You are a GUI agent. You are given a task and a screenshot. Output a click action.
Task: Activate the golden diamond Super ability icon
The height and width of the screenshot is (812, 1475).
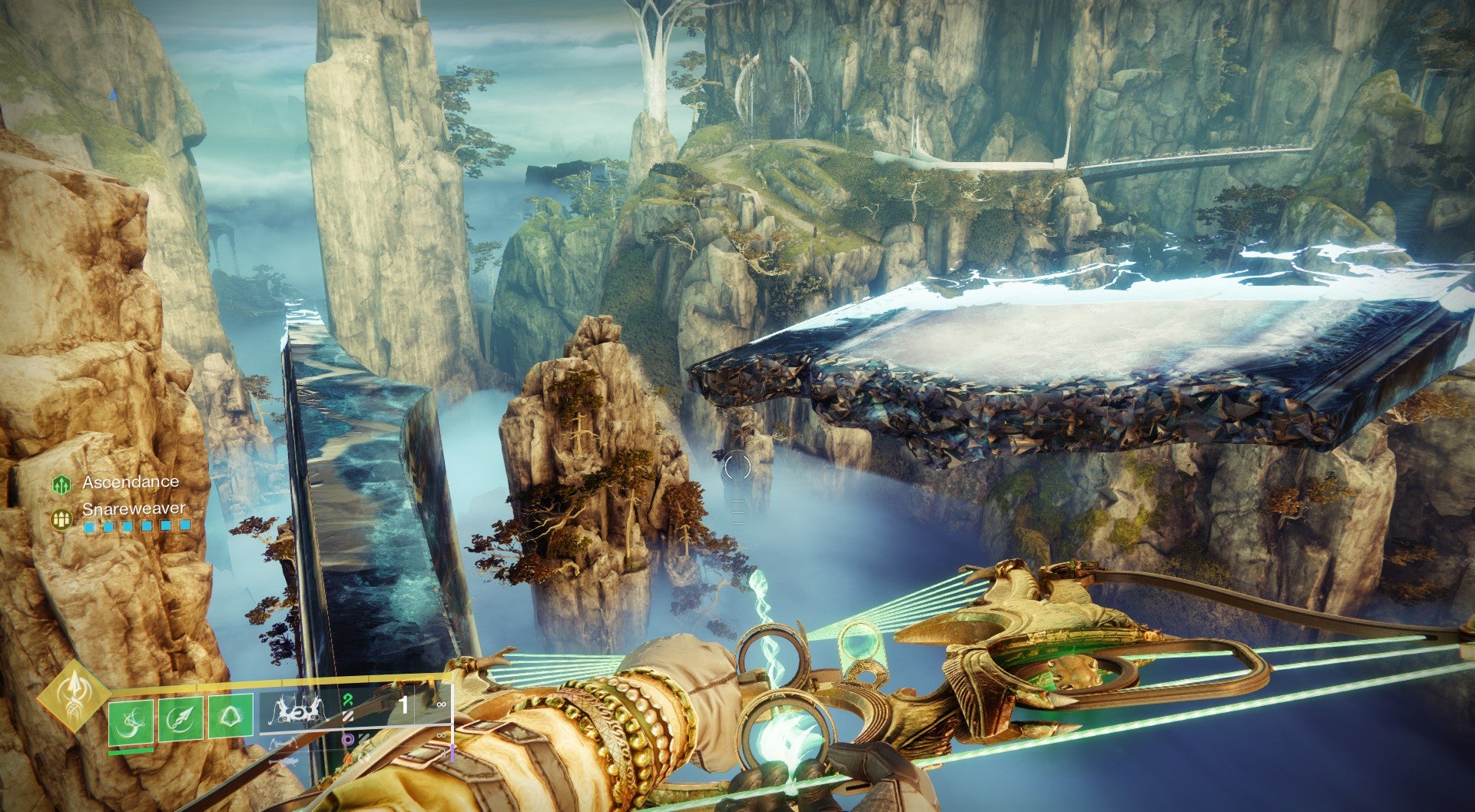point(75,696)
